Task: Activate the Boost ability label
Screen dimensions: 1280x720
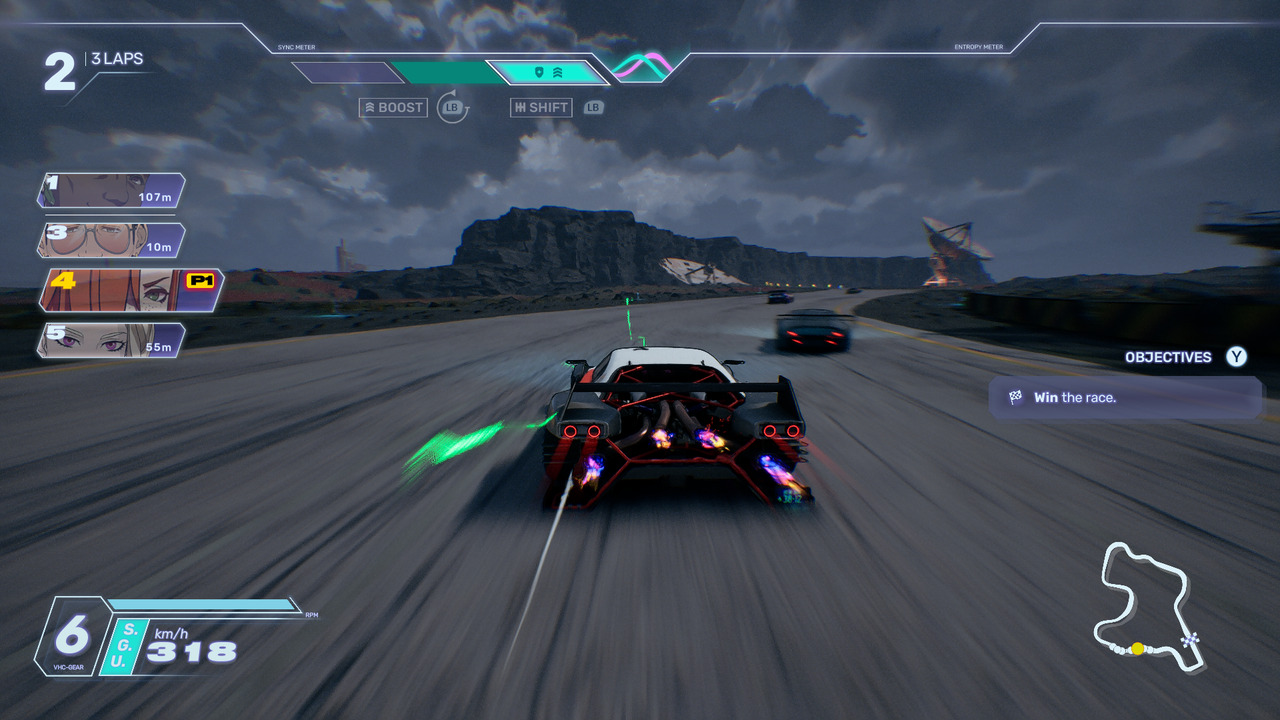Action: pos(393,108)
